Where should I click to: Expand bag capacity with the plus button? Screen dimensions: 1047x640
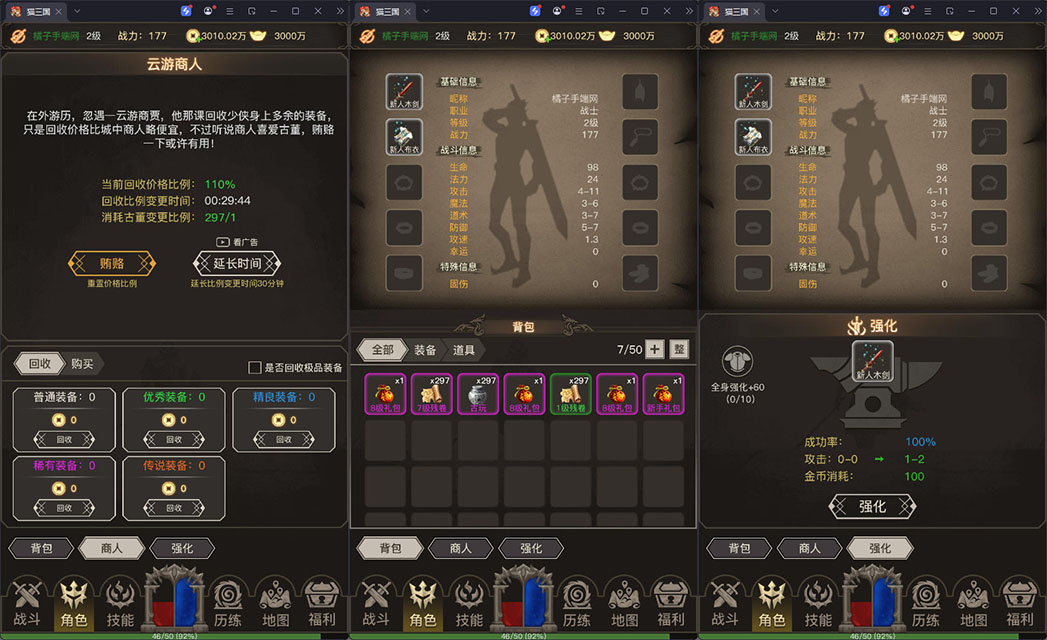click(x=654, y=349)
